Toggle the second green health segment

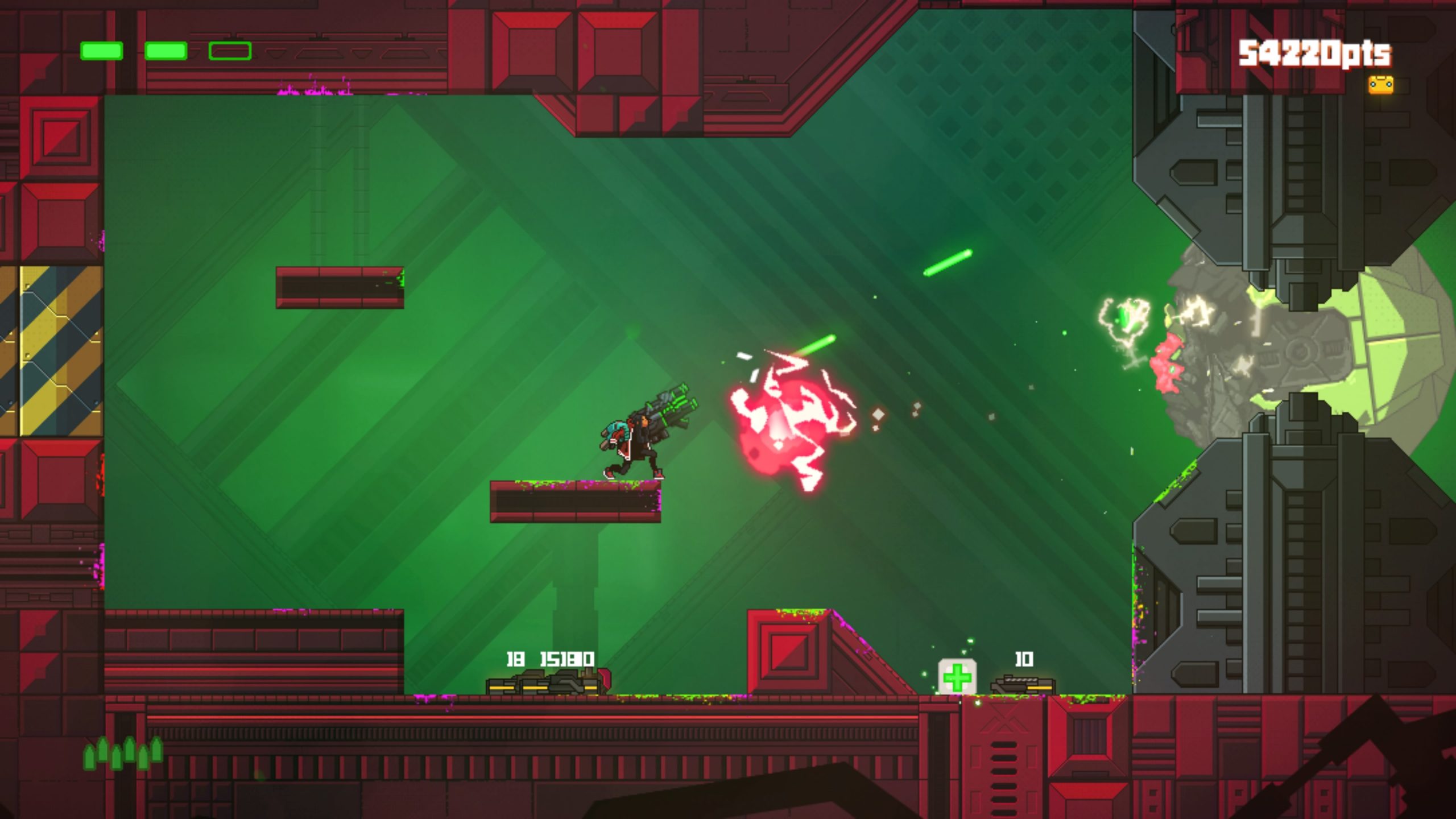(x=167, y=52)
